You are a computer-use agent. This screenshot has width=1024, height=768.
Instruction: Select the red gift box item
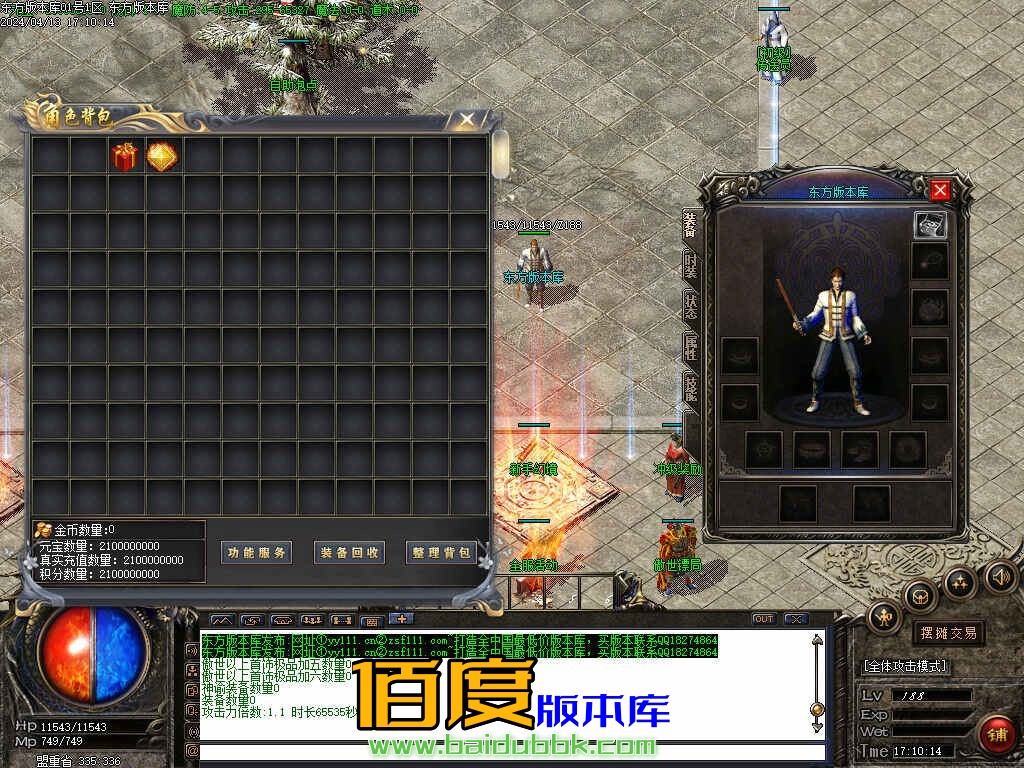[125, 157]
